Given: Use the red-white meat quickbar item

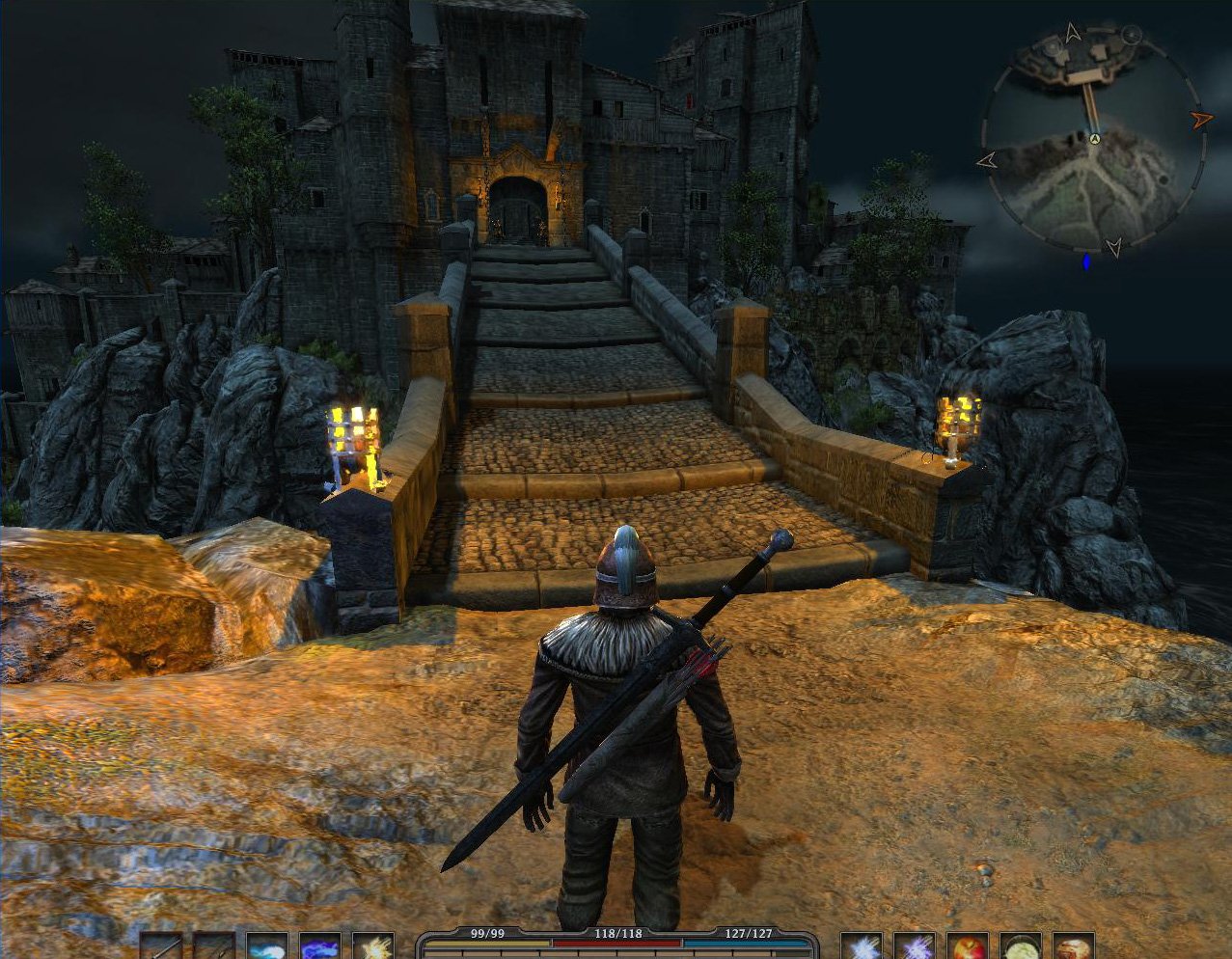Looking at the screenshot, I should 1073,946.
